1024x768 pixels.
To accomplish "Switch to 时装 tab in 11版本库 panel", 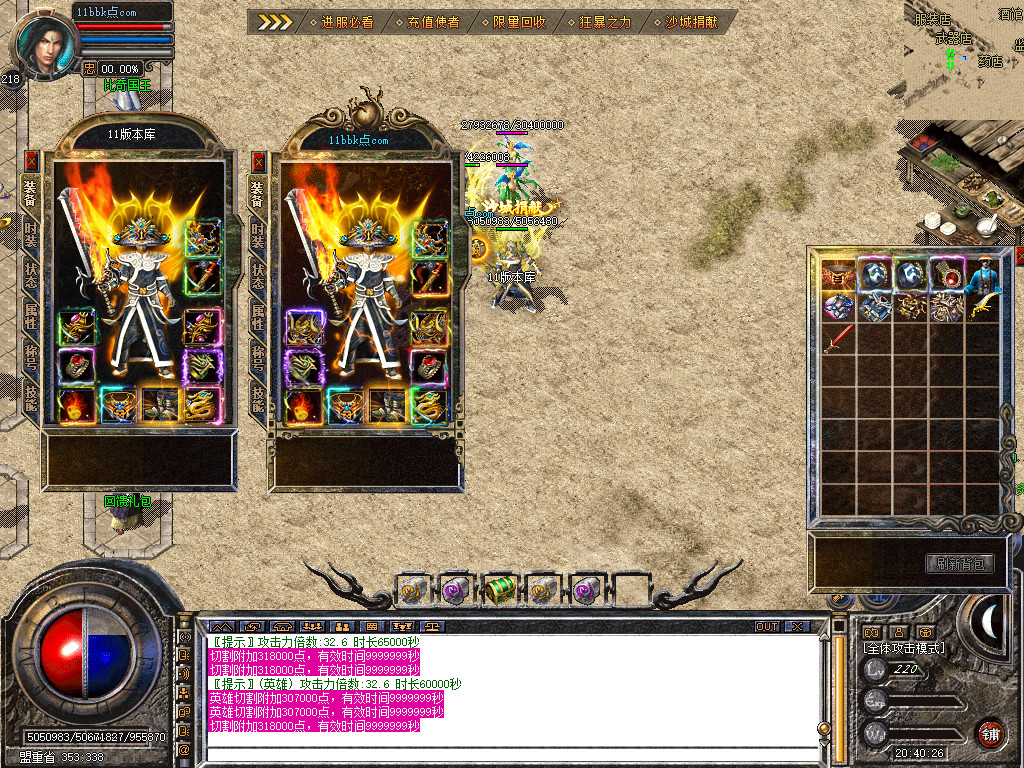I will (x=31, y=233).
